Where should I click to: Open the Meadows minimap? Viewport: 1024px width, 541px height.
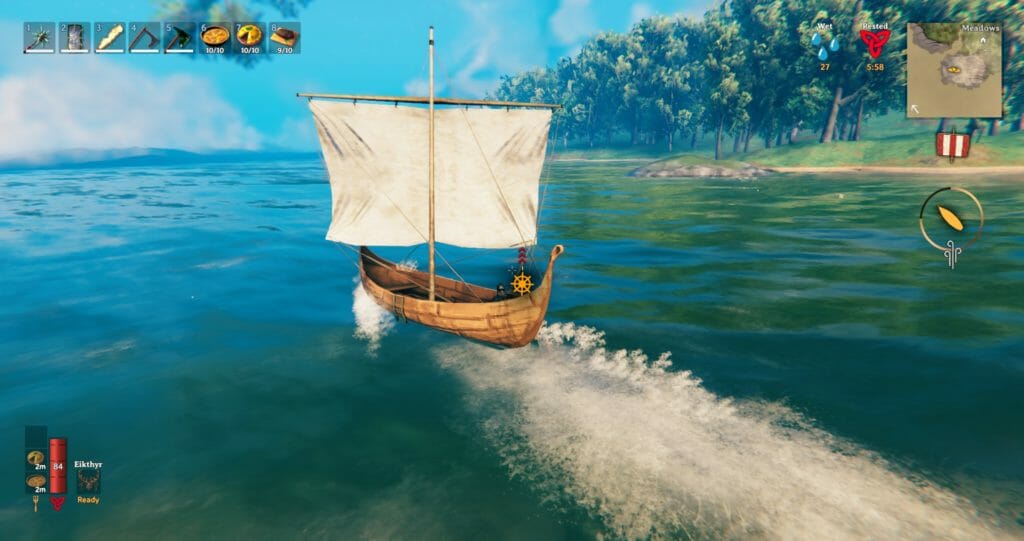coord(954,70)
